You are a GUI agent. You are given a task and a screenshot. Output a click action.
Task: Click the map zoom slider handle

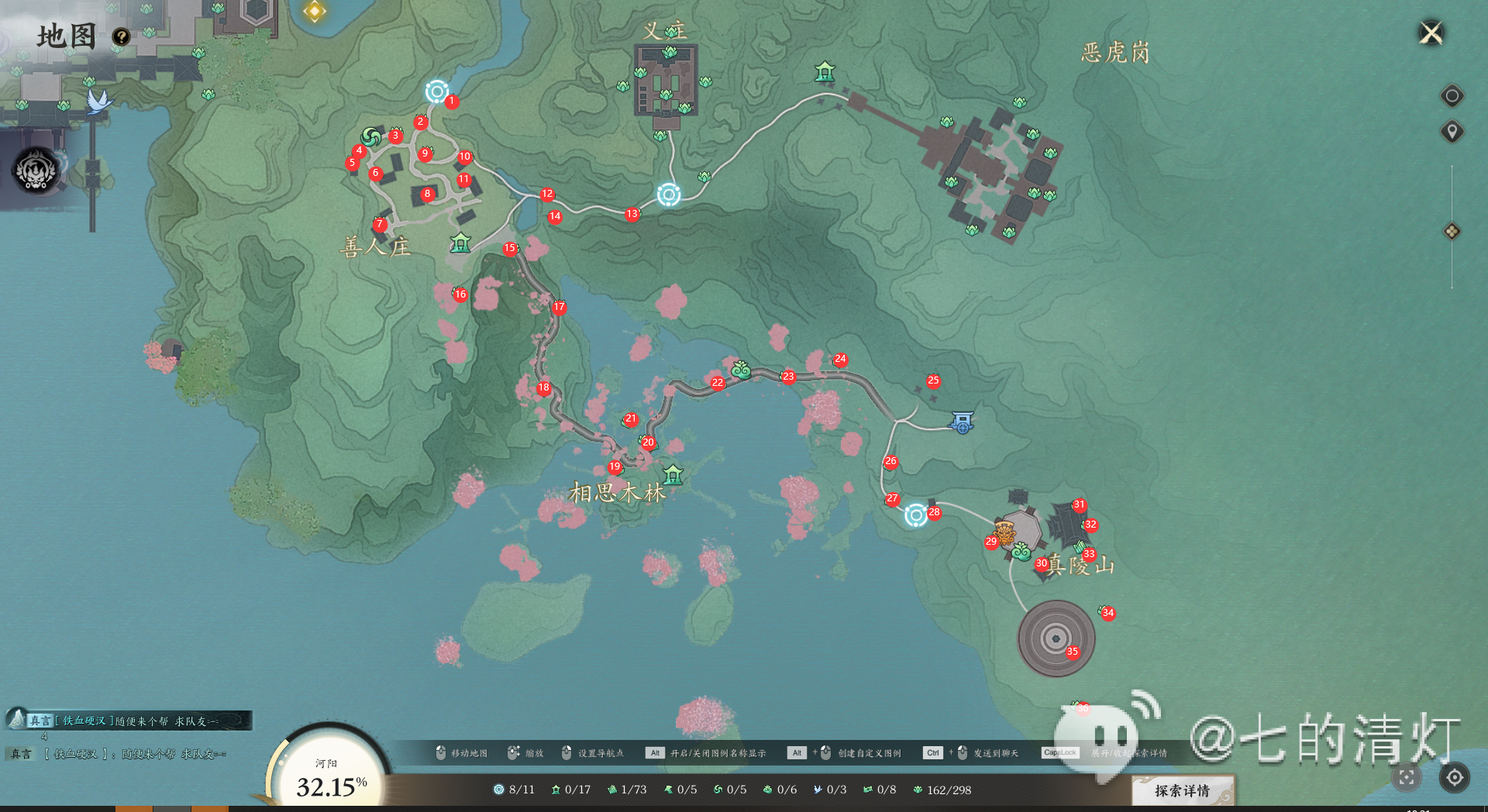1452,232
